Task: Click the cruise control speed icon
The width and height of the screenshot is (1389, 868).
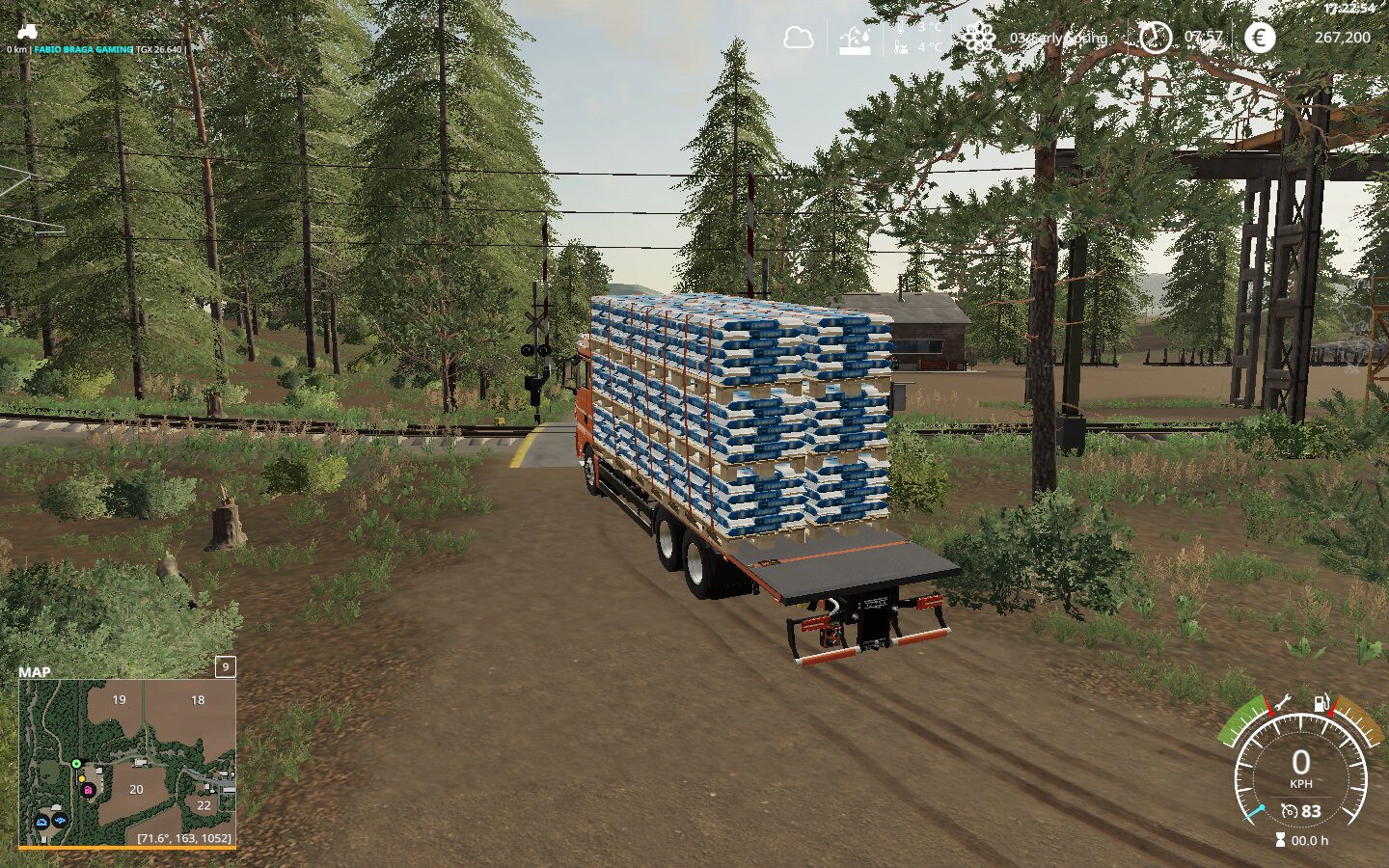Action: click(1289, 811)
